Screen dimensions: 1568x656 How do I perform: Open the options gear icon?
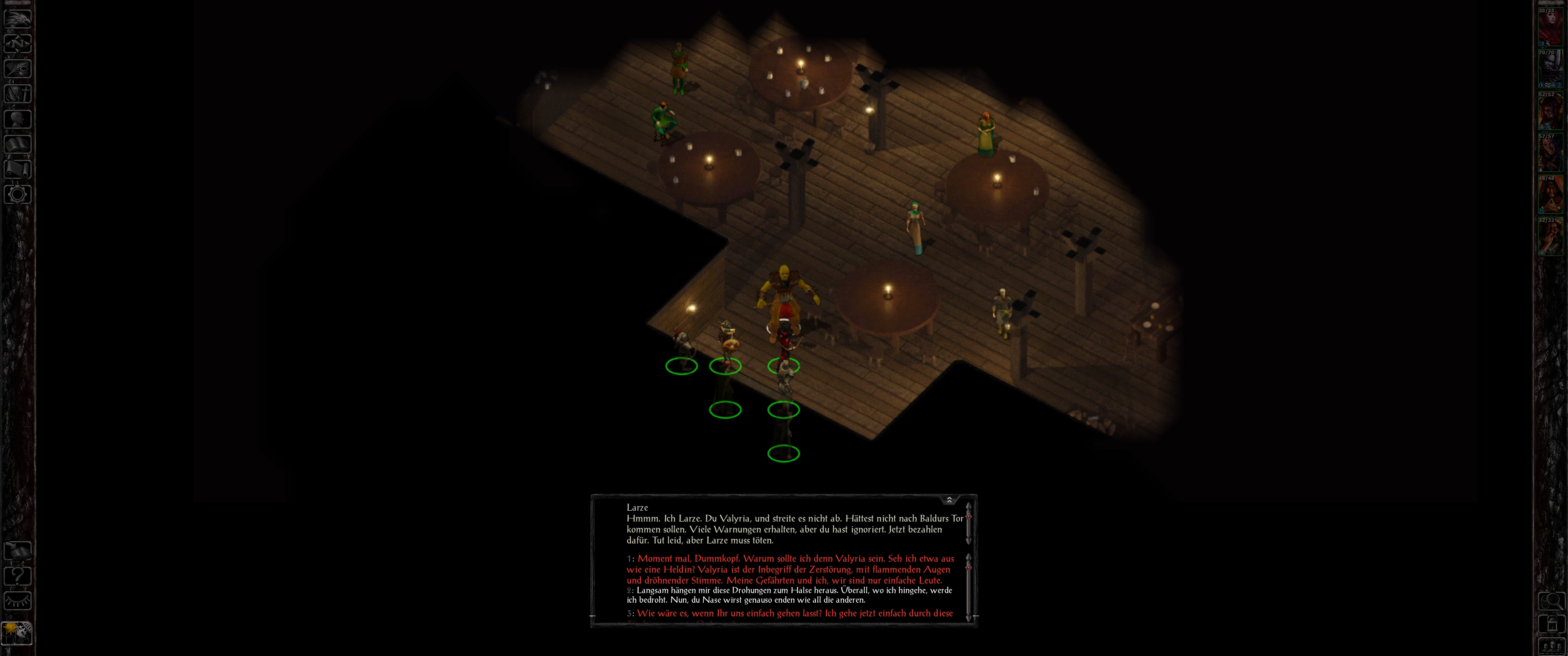point(18,195)
